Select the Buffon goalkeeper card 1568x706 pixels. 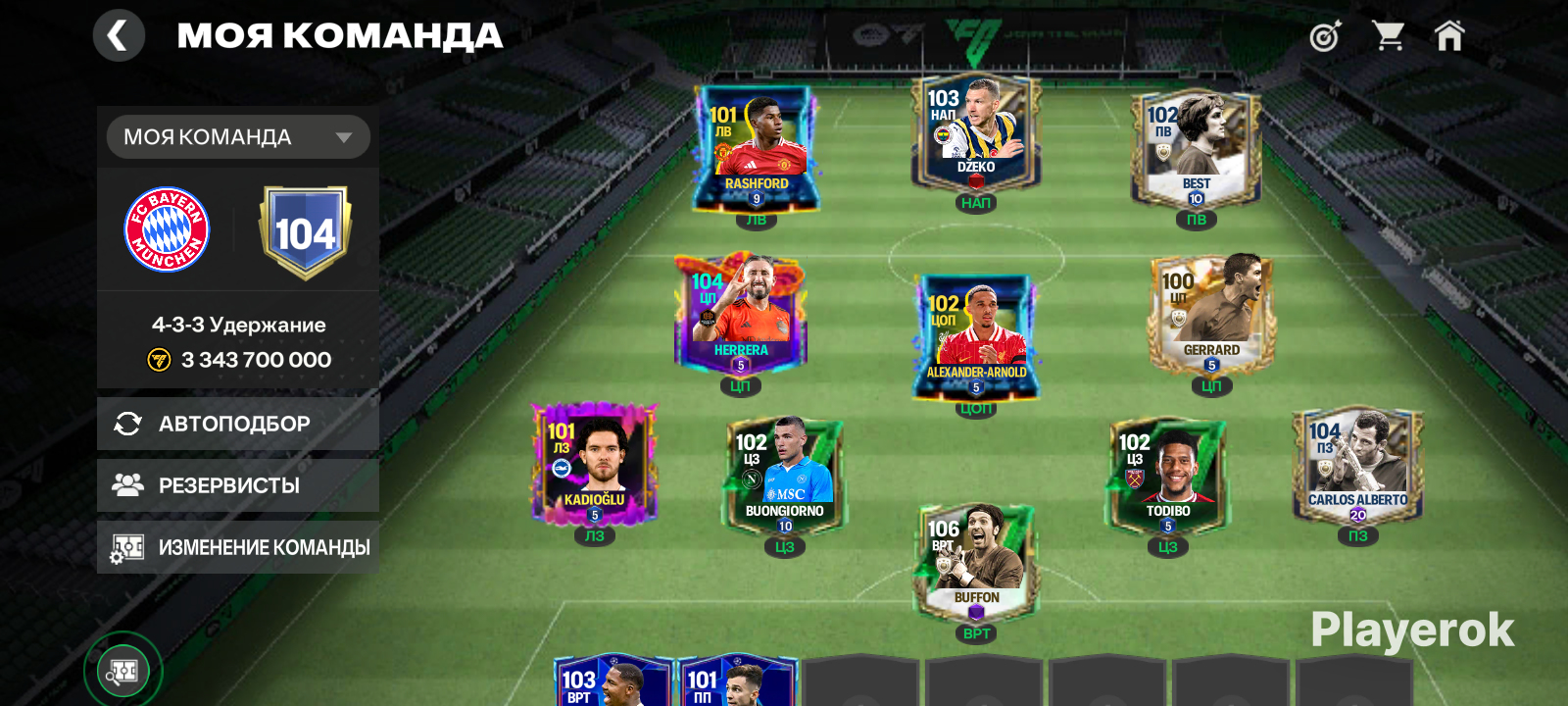point(976,563)
